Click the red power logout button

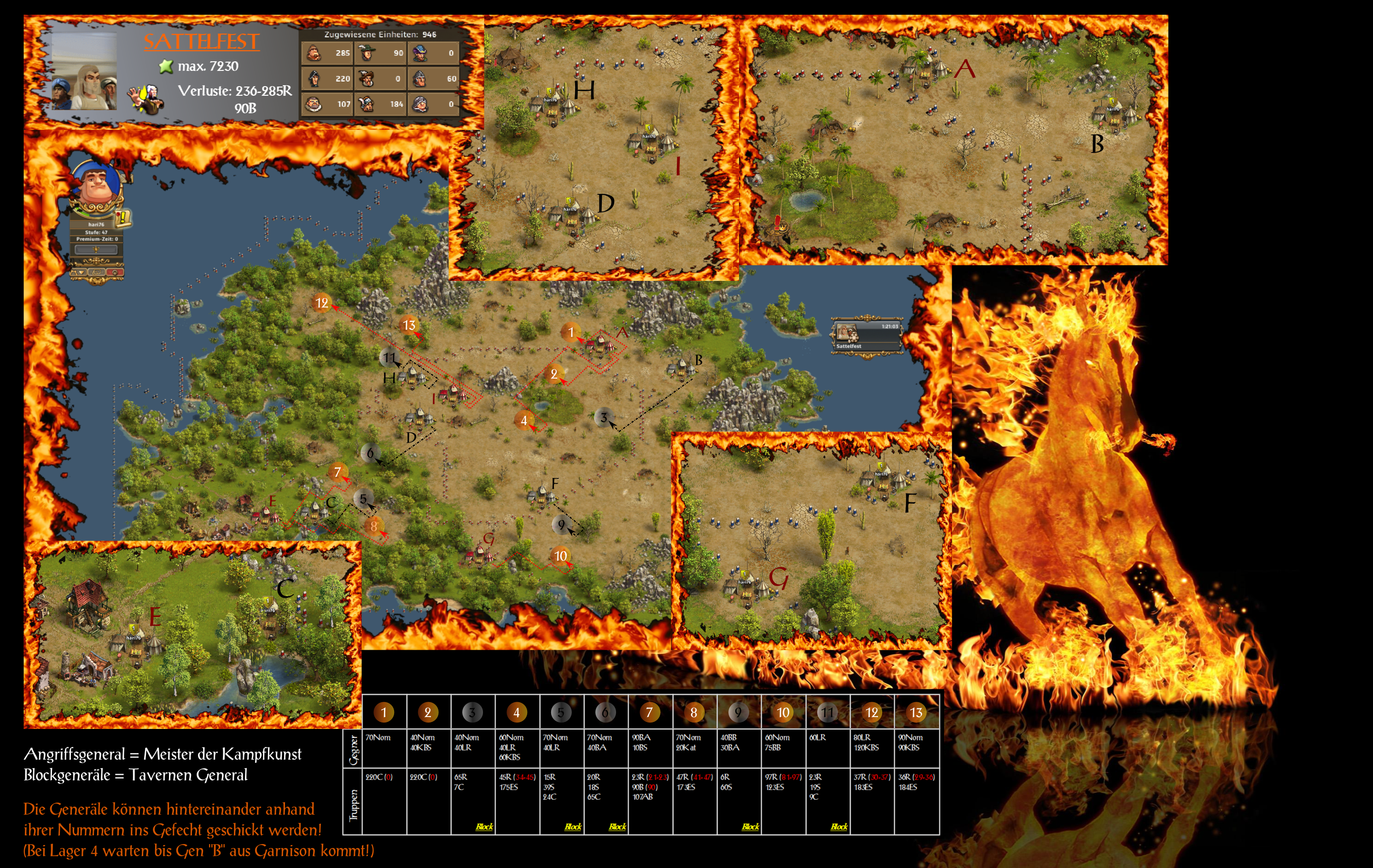pos(115,273)
